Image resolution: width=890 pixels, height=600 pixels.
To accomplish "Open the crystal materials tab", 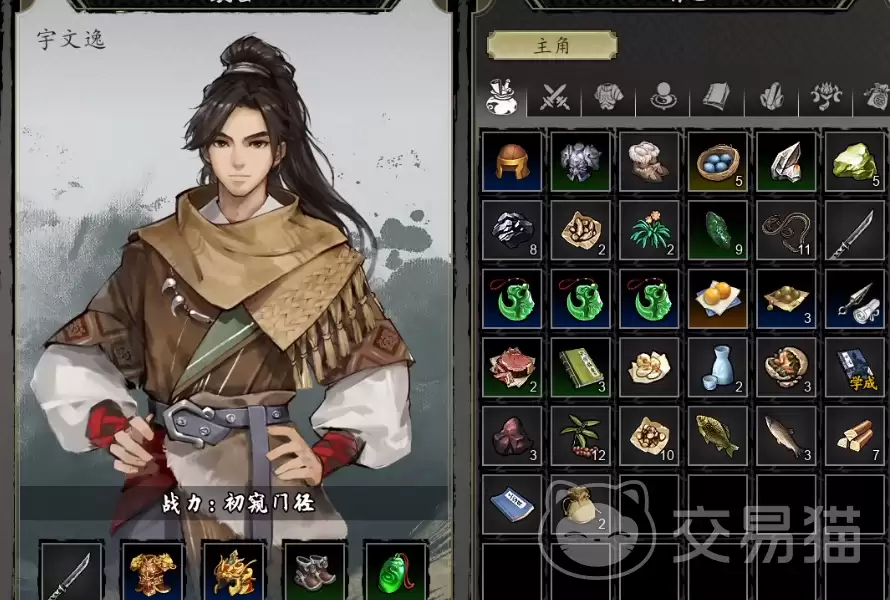I will point(770,97).
